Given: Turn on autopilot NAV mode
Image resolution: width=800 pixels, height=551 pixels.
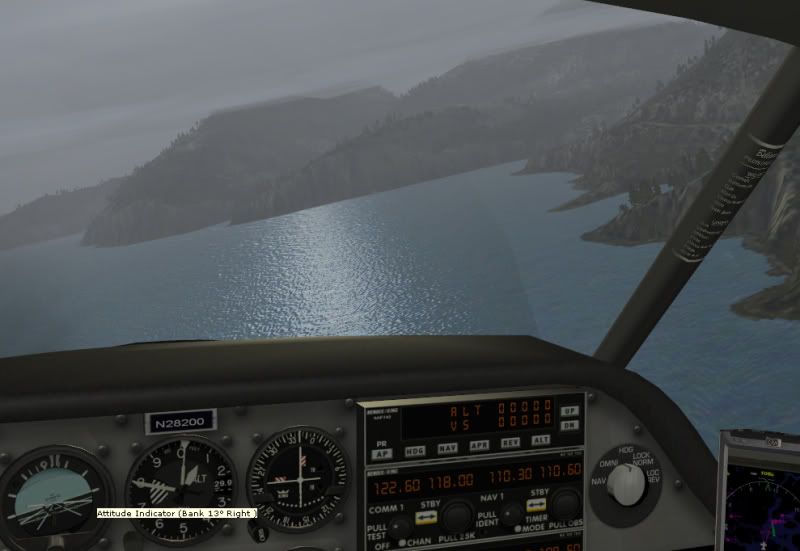Looking at the screenshot, I should pos(448,449).
